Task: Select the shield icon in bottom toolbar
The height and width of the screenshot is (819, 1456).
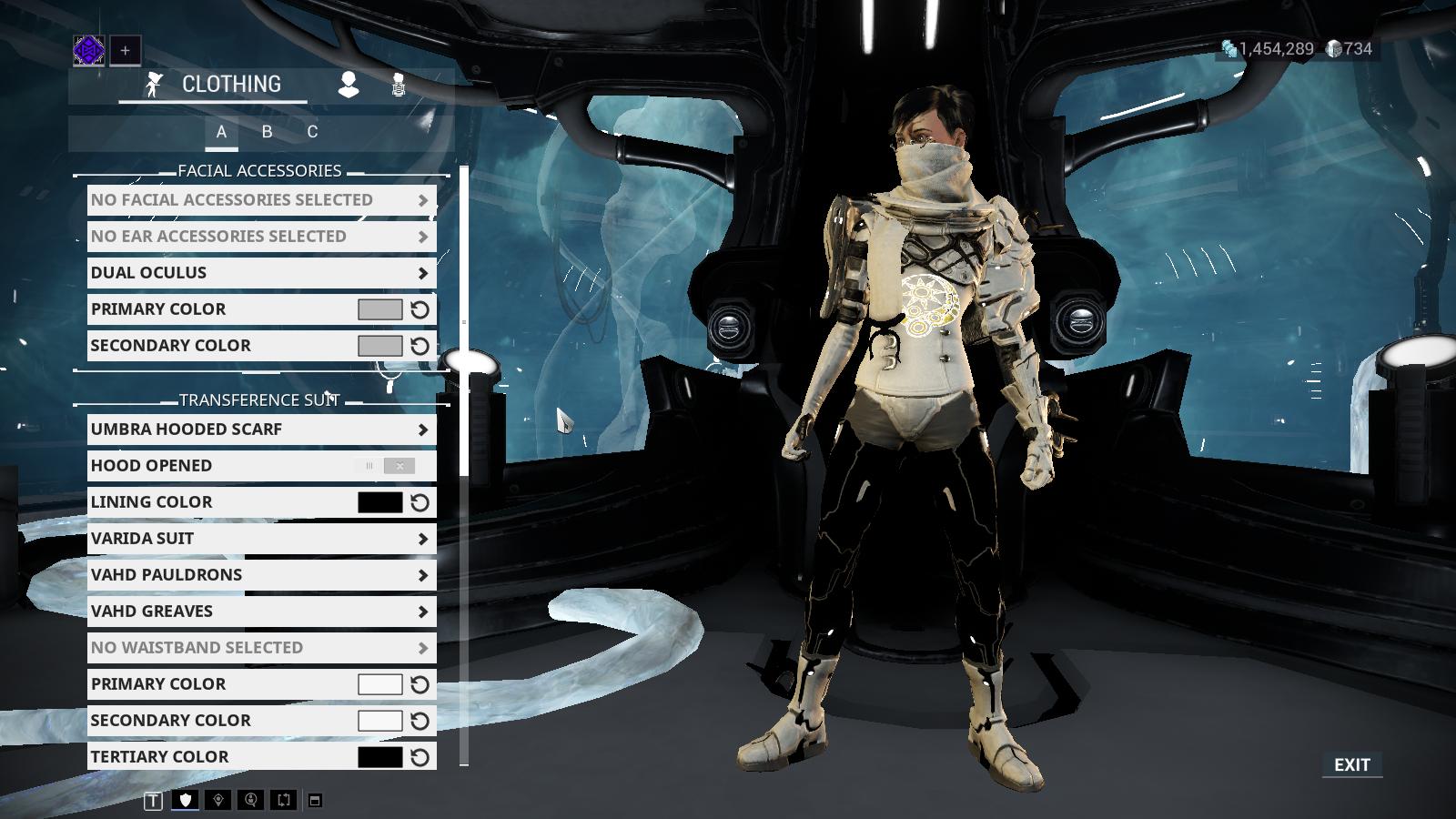Action: [186, 800]
